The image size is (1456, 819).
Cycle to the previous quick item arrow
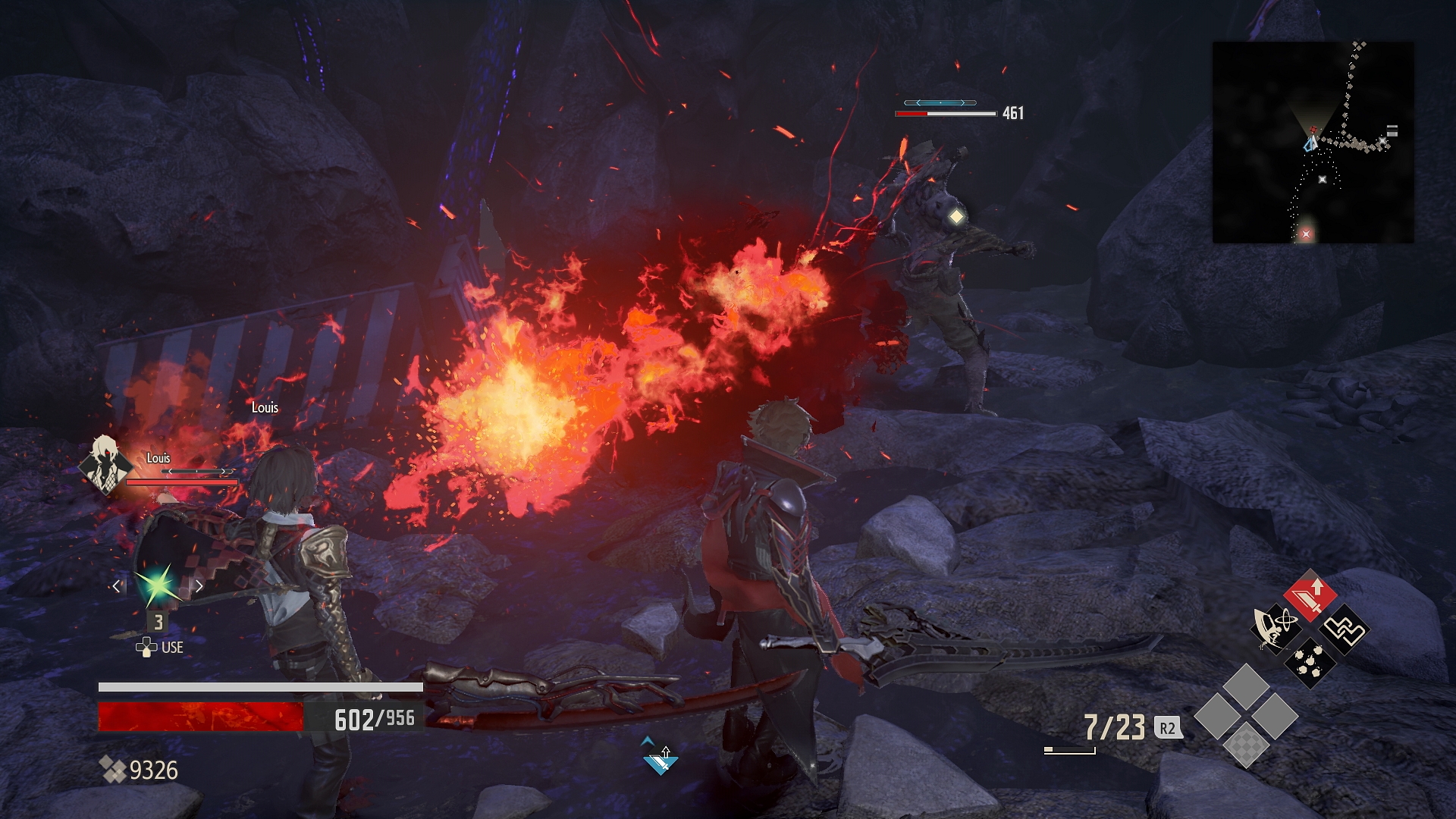click(117, 585)
